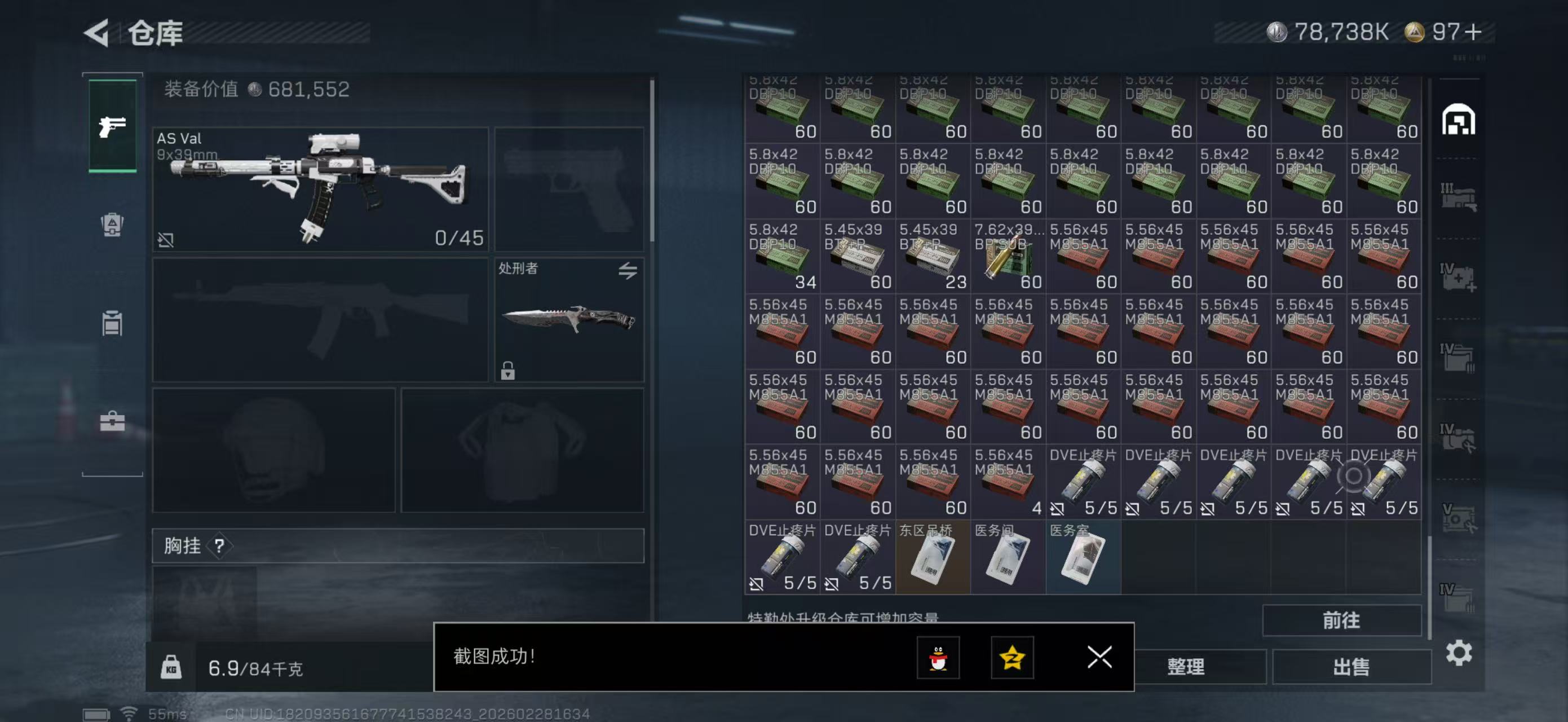Select the 5.8x42 DBP10 stack of 34

pyautogui.click(x=782, y=257)
